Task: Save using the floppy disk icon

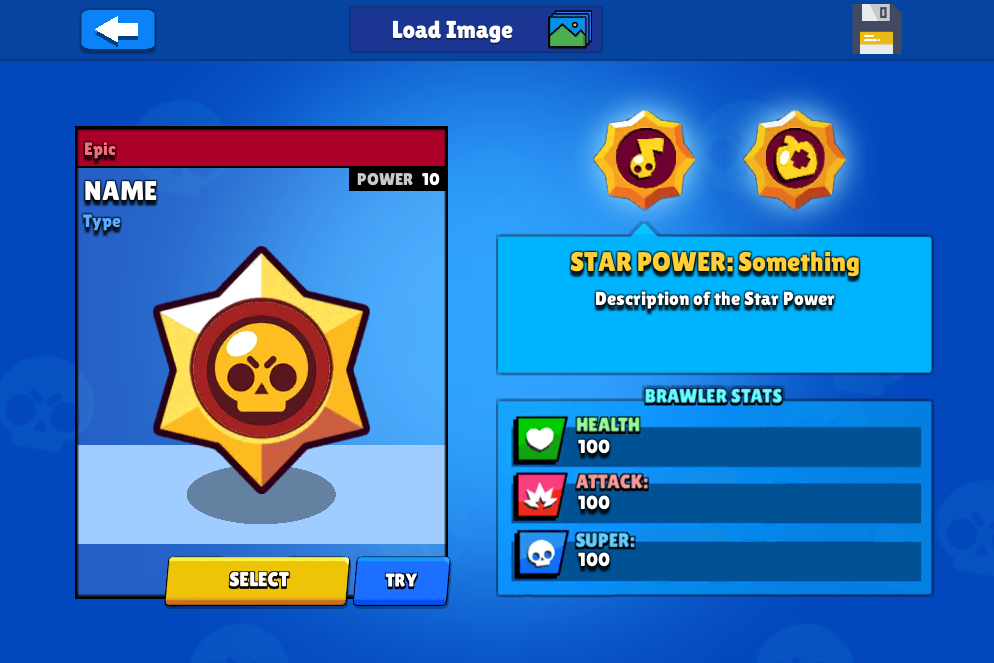Action: coord(876,29)
